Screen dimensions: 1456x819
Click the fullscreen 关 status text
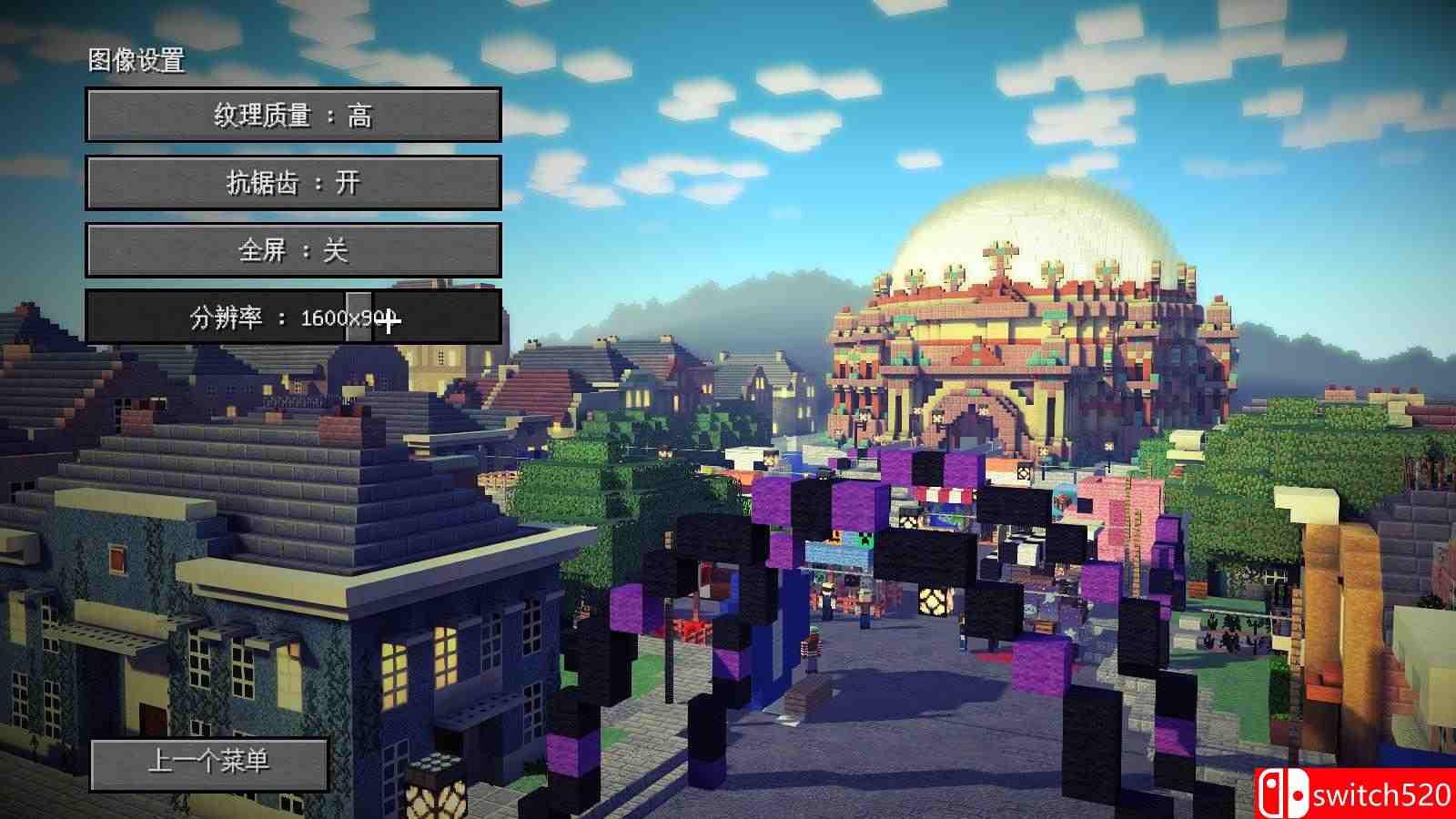[x=336, y=250]
